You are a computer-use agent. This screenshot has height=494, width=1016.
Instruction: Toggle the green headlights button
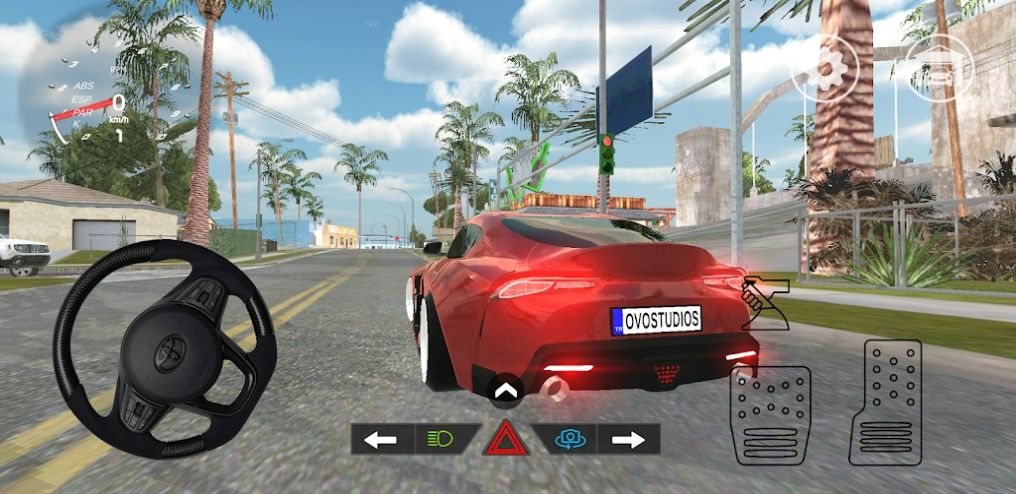[441, 439]
